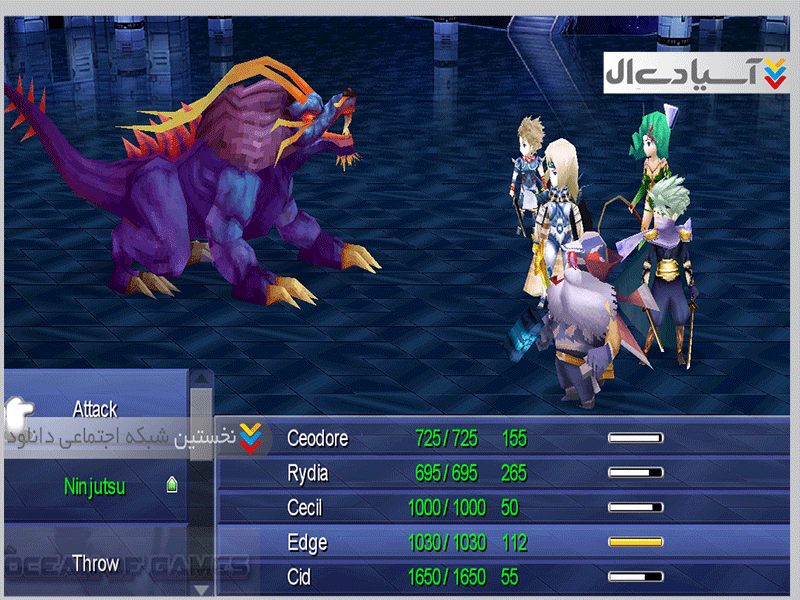The height and width of the screenshot is (600, 800).
Task: Choose the Ninjutsu command
Action: (95, 486)
